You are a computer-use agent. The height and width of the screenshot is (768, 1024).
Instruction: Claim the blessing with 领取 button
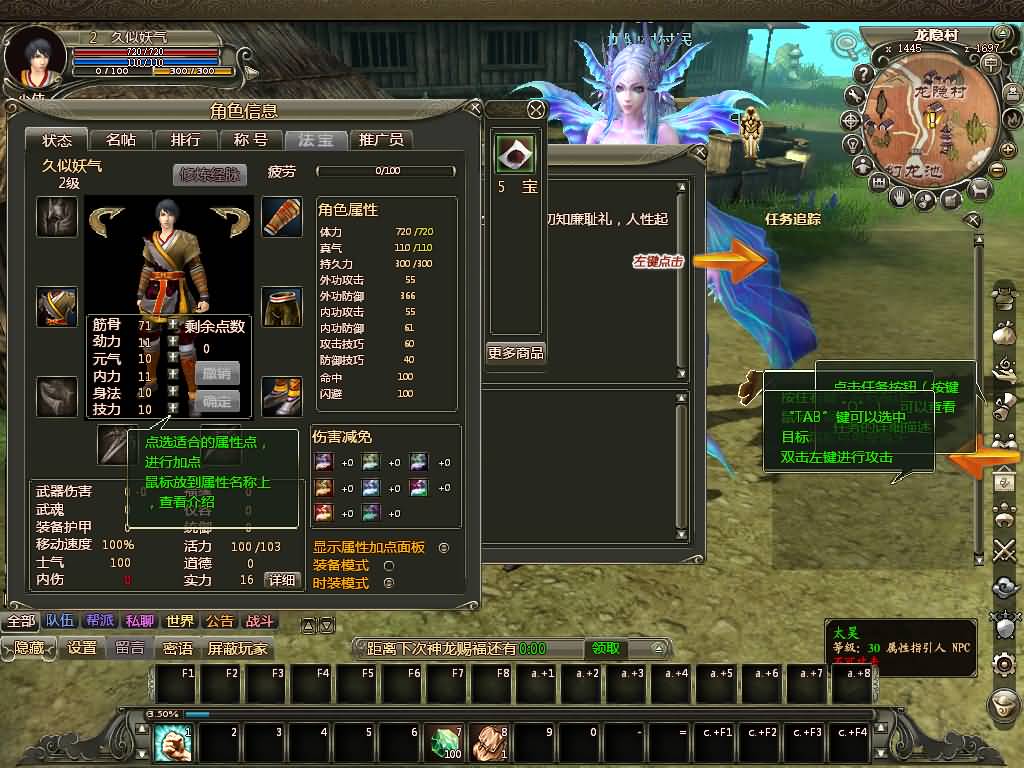[605, 648]
